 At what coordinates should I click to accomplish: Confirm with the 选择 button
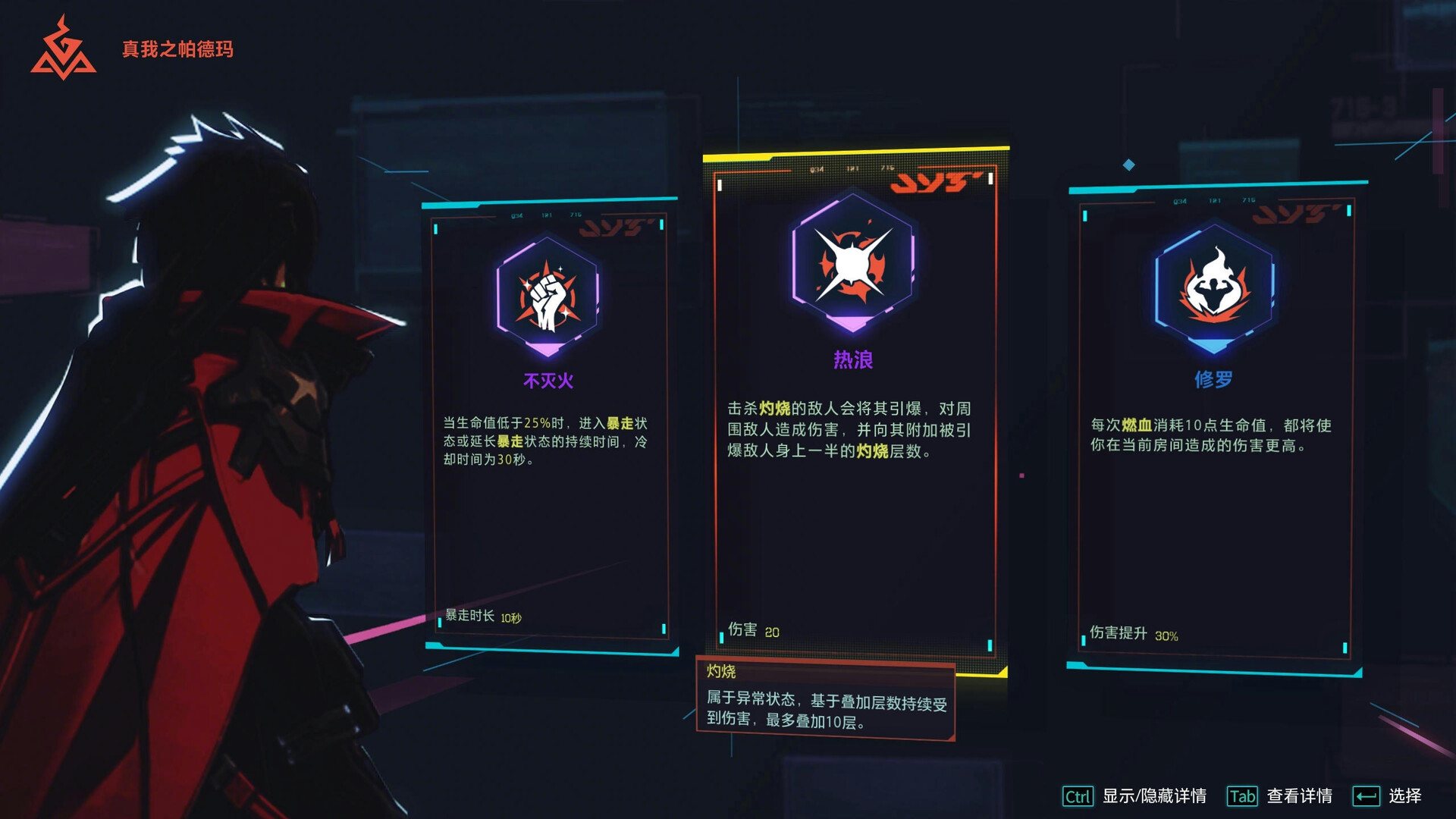[1387, 795]
